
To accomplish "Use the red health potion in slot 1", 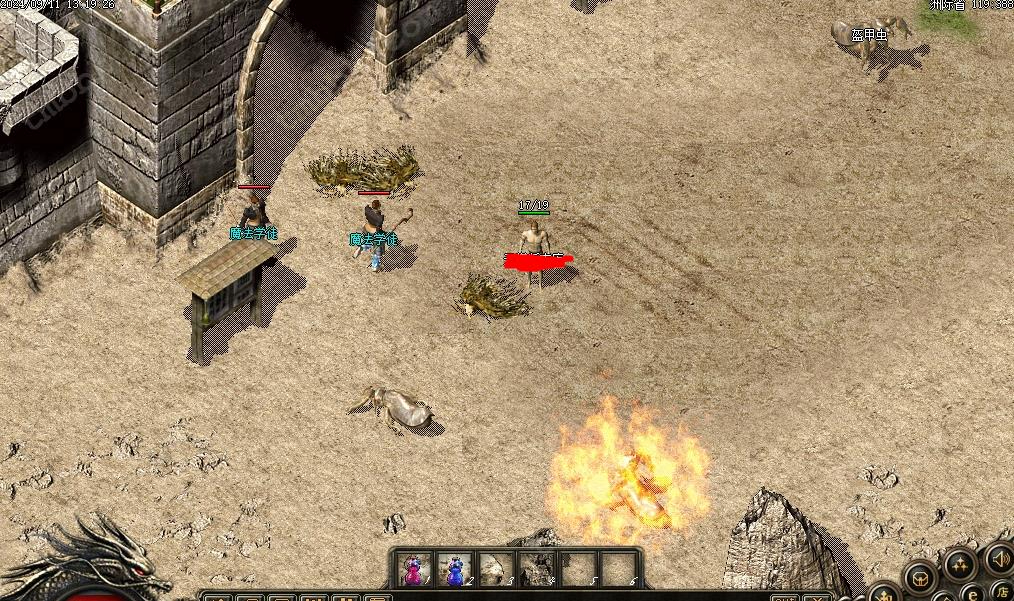I will (412, 569).
